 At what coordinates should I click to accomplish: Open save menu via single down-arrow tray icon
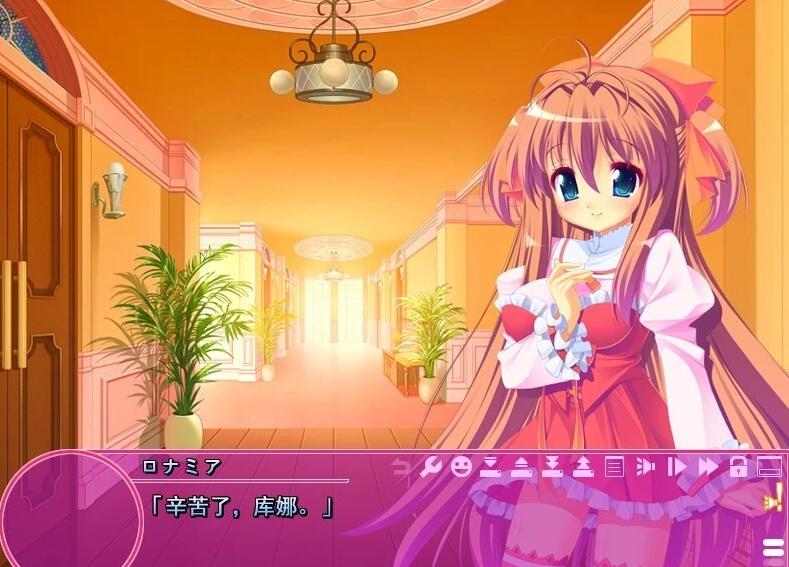(490, 466)
